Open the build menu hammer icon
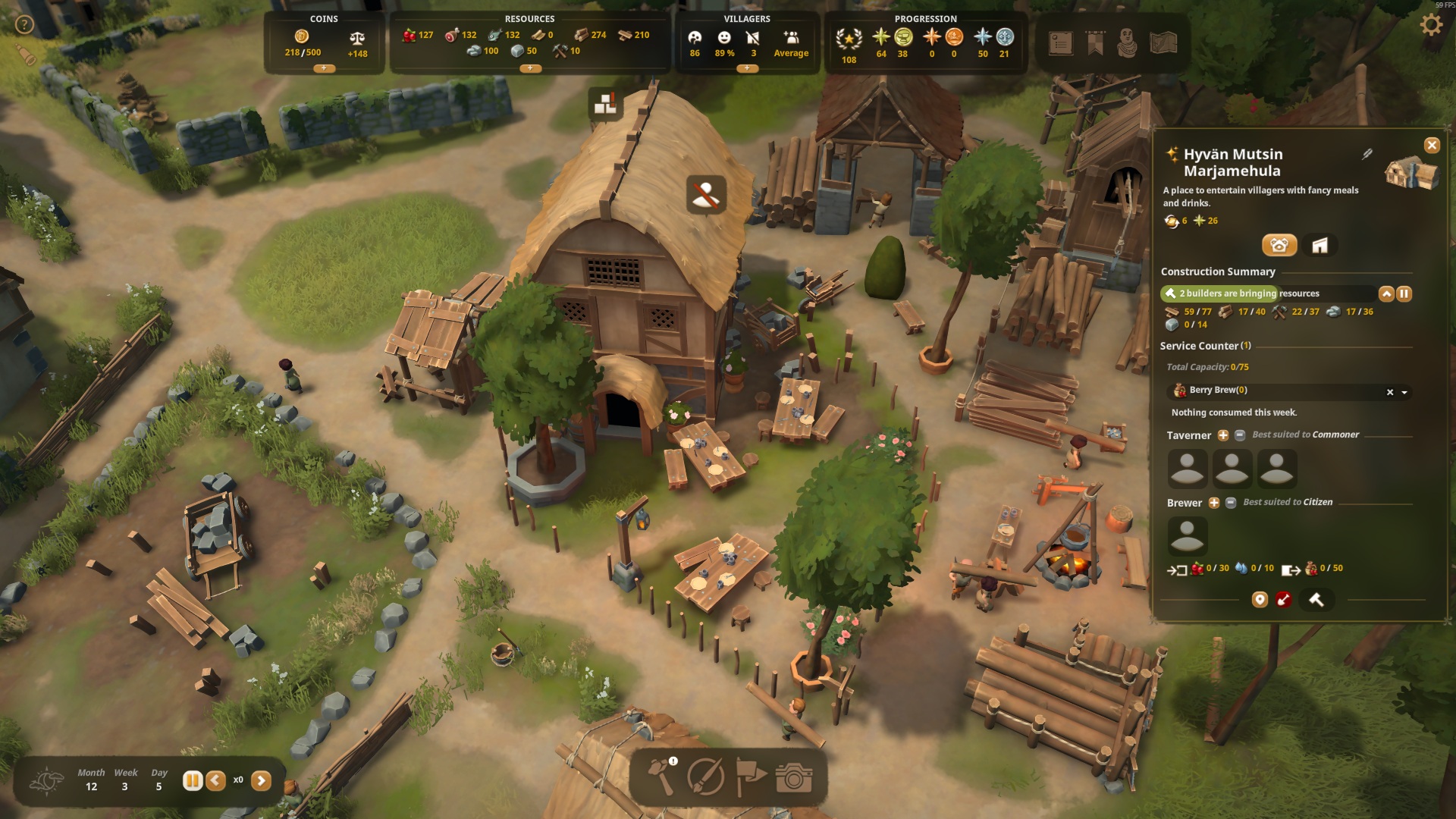The height and width of the screenshot is (819, 1456). coord(662,777)
